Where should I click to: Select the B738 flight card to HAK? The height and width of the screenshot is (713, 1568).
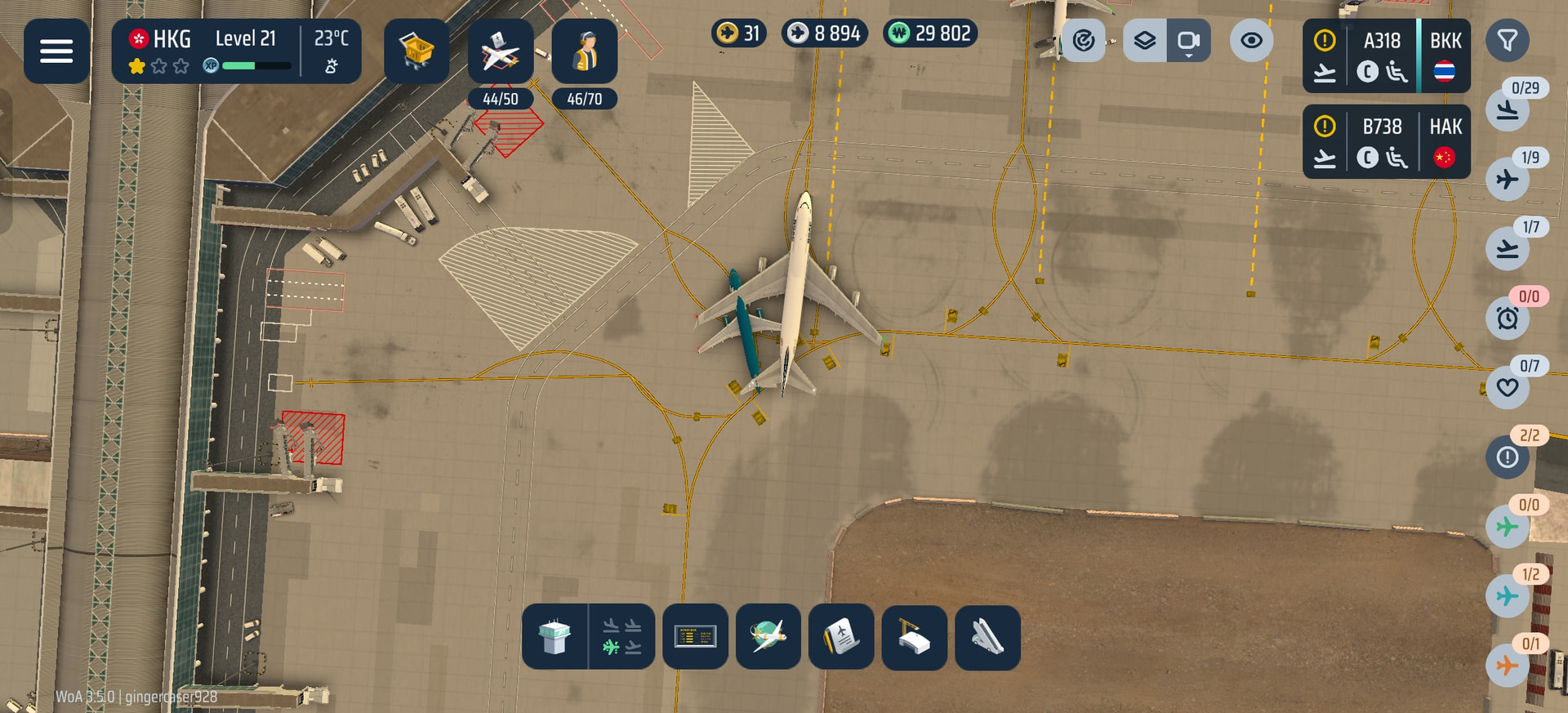[x=1386, y=141]
